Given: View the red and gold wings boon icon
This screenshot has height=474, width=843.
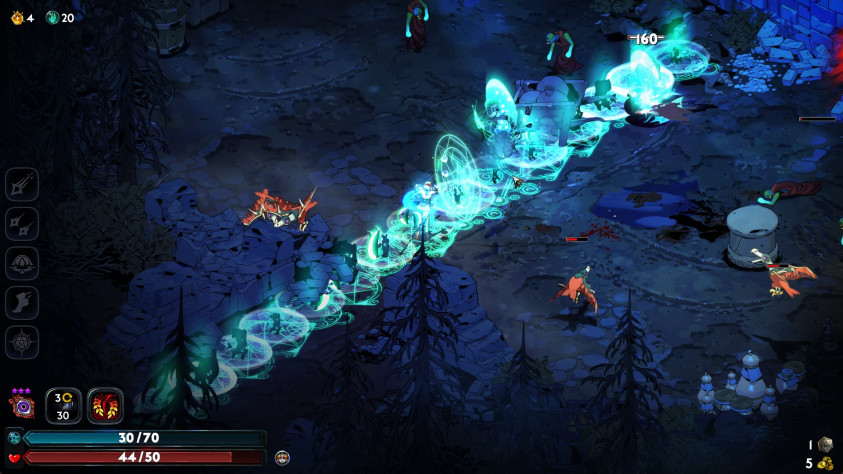Looking at the screenshot, I should [x=105, y=406].
